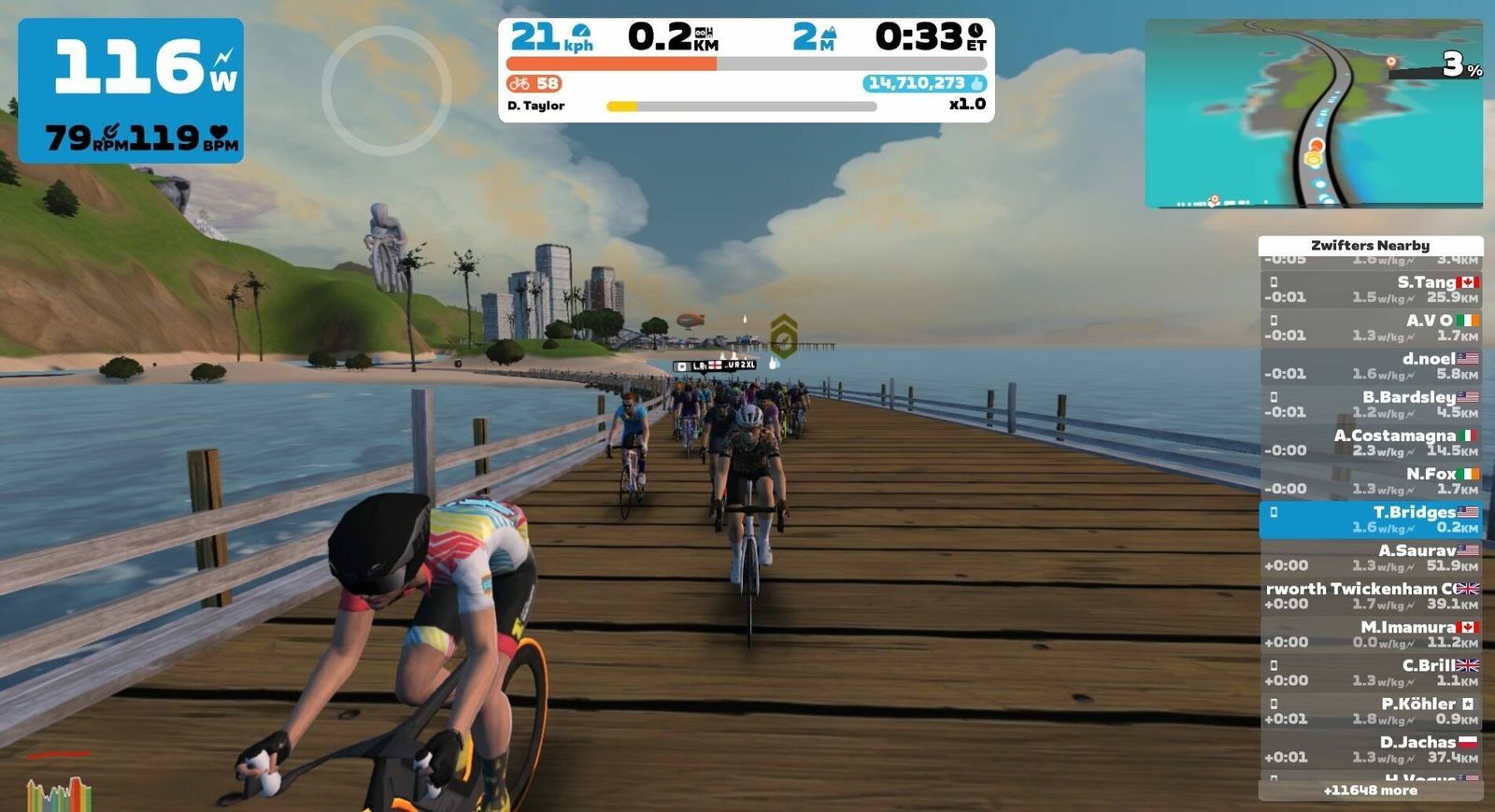
Task: Choose D.Jachas from the rider list
Action: [1370, 749]
